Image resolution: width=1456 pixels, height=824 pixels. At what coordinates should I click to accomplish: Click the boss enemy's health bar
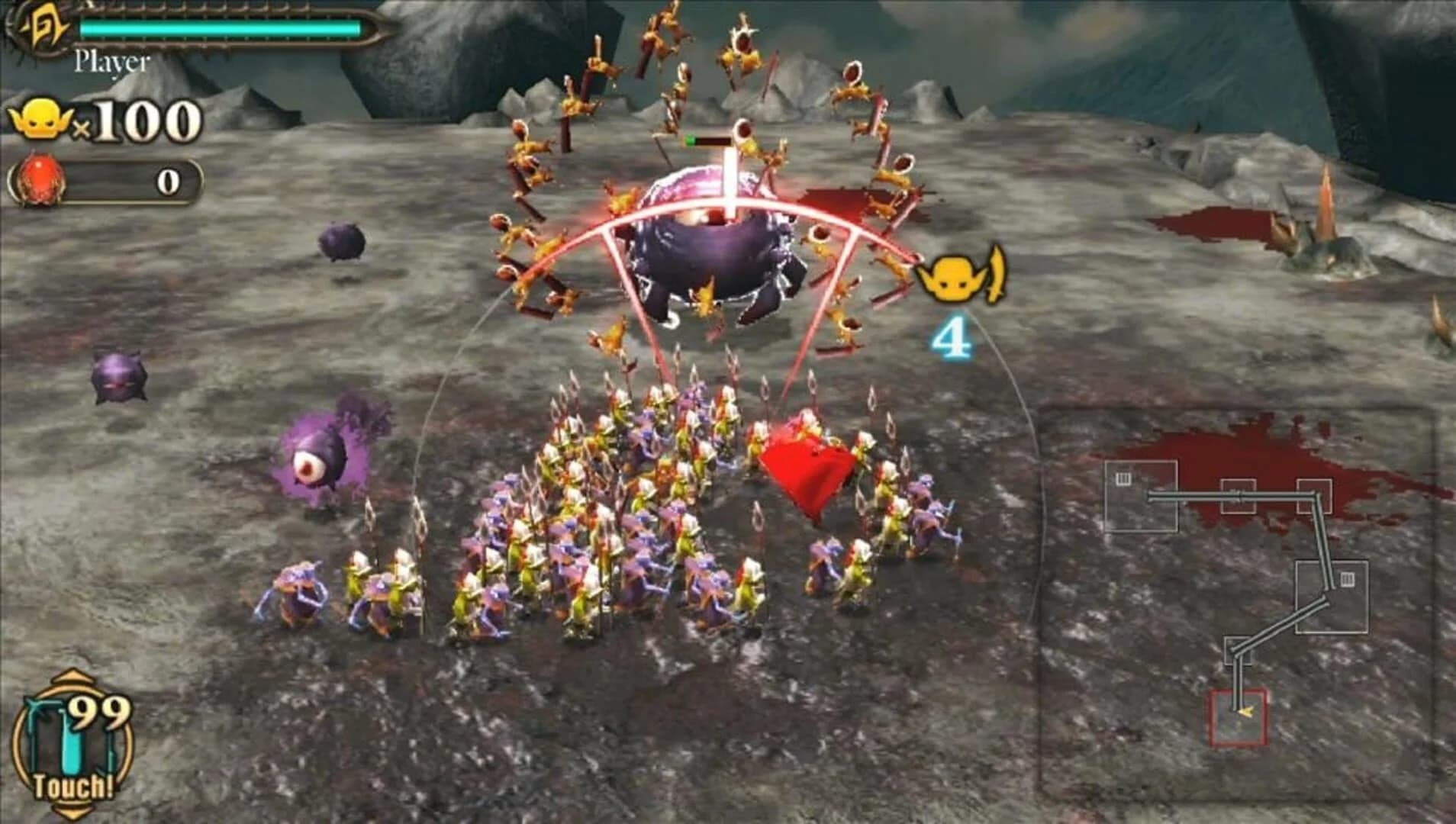(x=710, y=140)
